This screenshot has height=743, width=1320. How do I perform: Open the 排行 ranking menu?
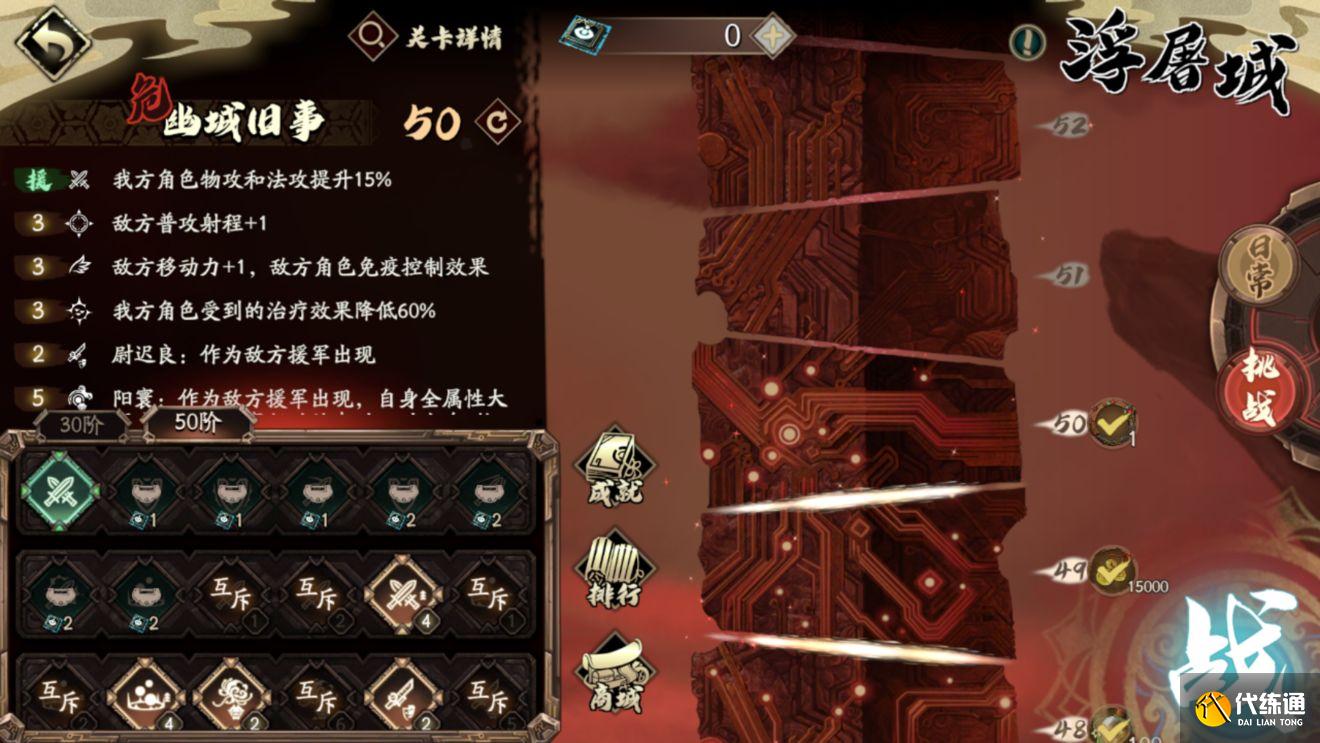click(615, 572)
